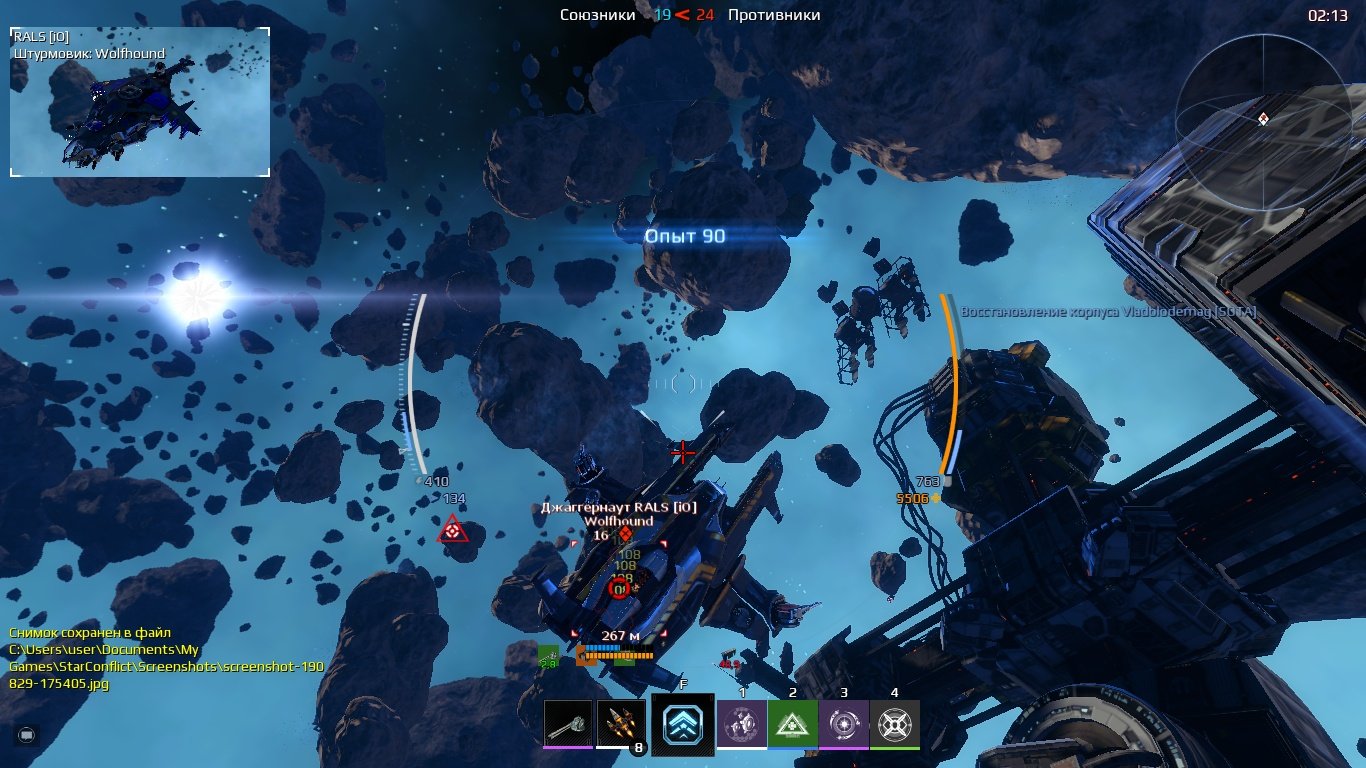Activate the grey crossed-target module in slot 4
Image resolution: width=1366 pixels, height=768 pixels.
pyautogui.click(x=894, y=723)
